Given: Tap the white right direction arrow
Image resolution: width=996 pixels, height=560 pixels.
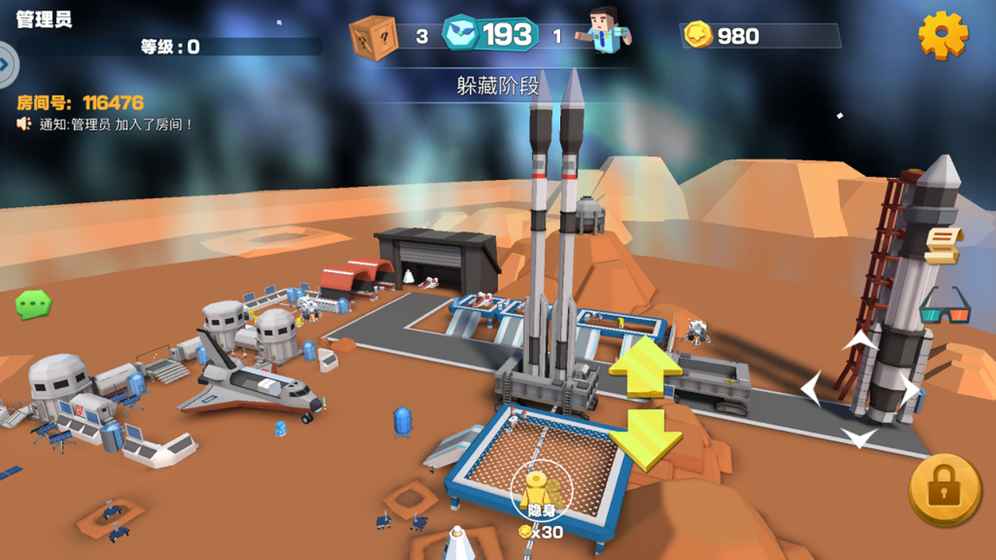Looking at the screenshot, I should pos(908,390).
